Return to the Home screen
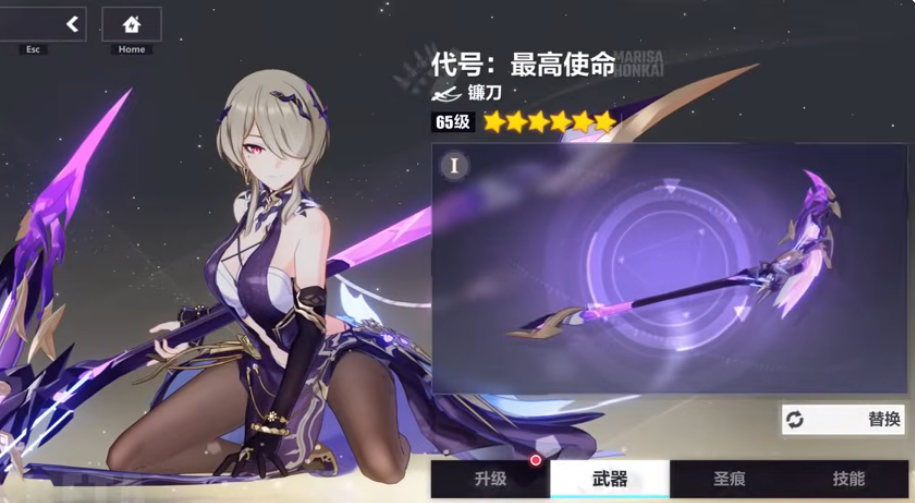This screenshot has height=503, width=915. coord(131,24)
